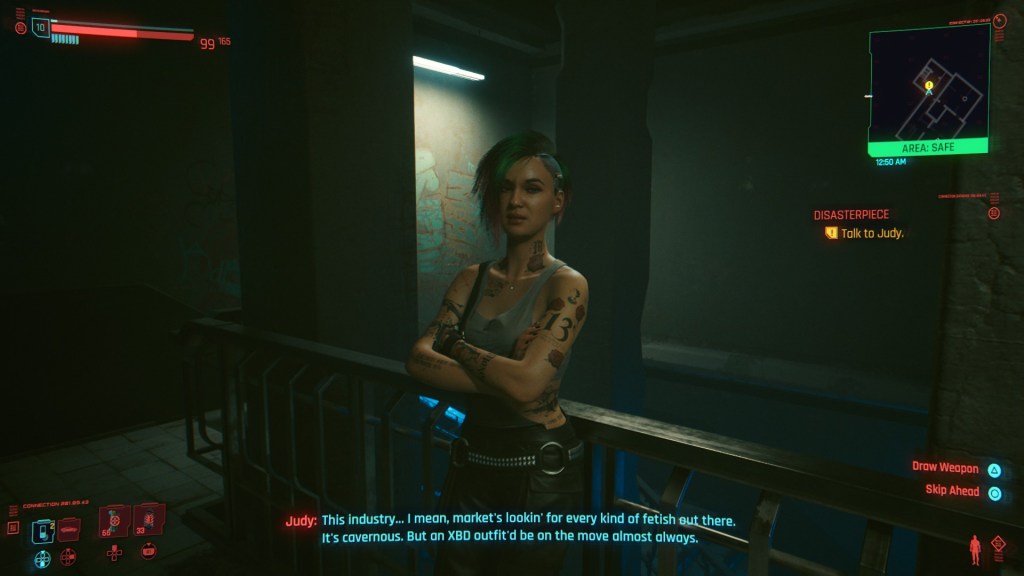Select the red vehicle call slot
The height and width of the screenshot is (576, 1024).
68,530
